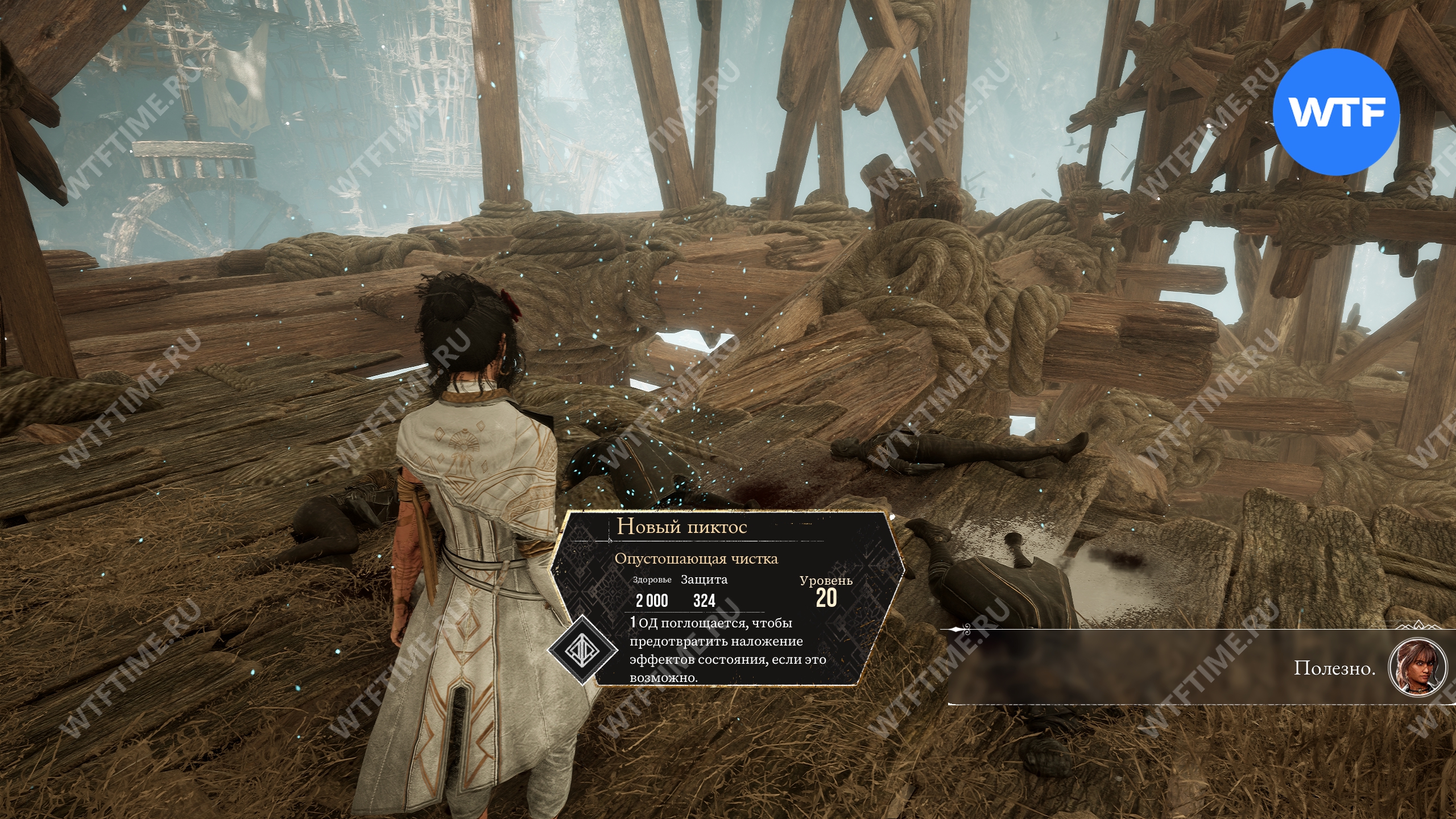The image size is (1456, 819).
Task: Select the "Новый пиктос" notification title
Action: (681, 527)
